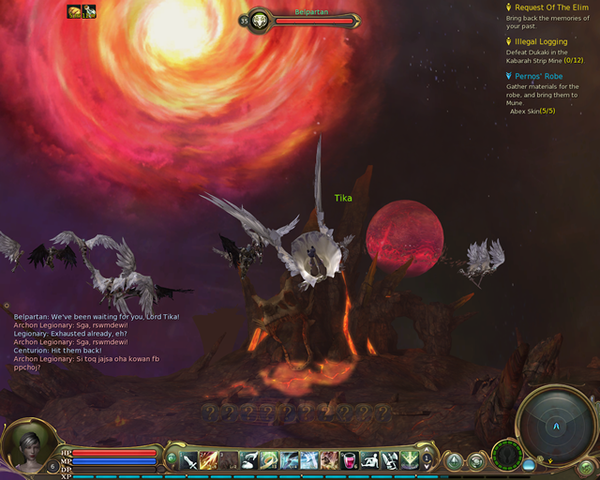Inspect the first active buff icon

(73, 11)
